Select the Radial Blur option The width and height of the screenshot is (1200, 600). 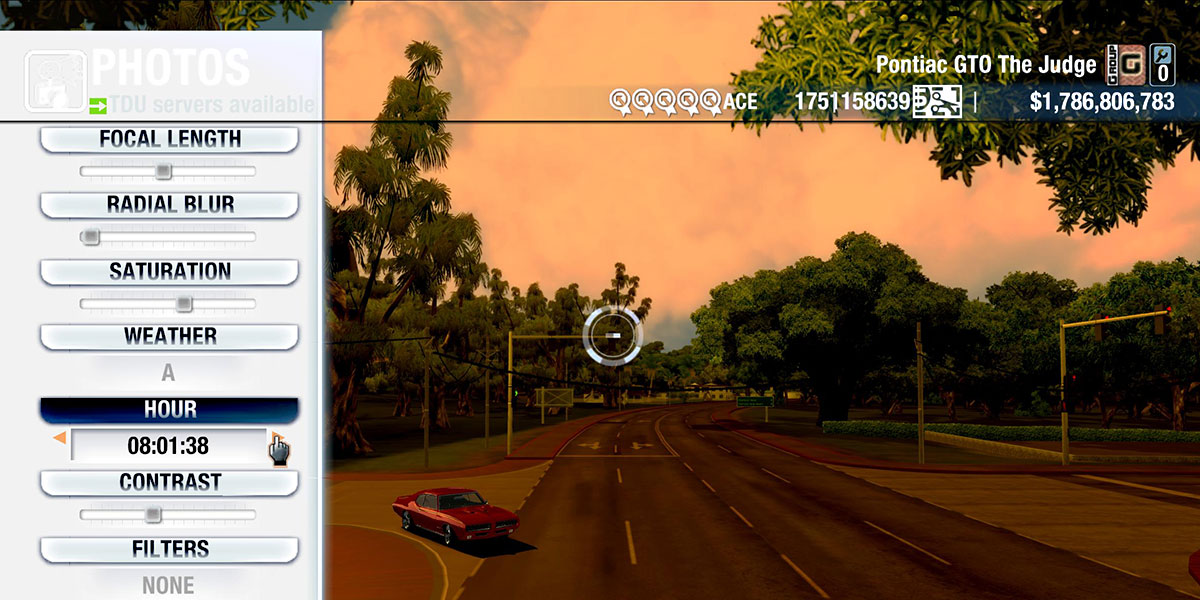tap(169, 205)
